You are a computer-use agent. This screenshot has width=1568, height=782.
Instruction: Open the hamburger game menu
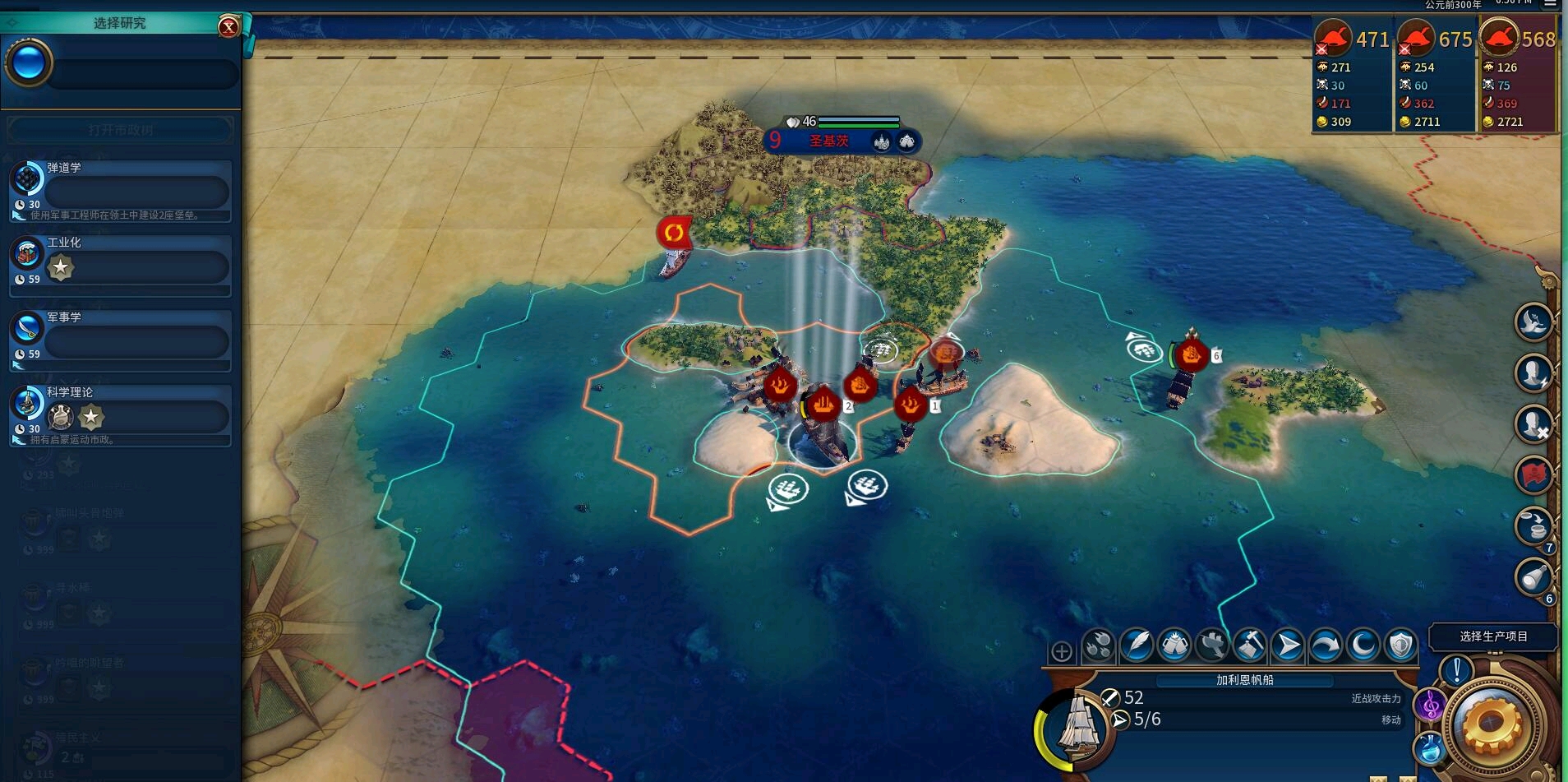(x=1550, y=4)
